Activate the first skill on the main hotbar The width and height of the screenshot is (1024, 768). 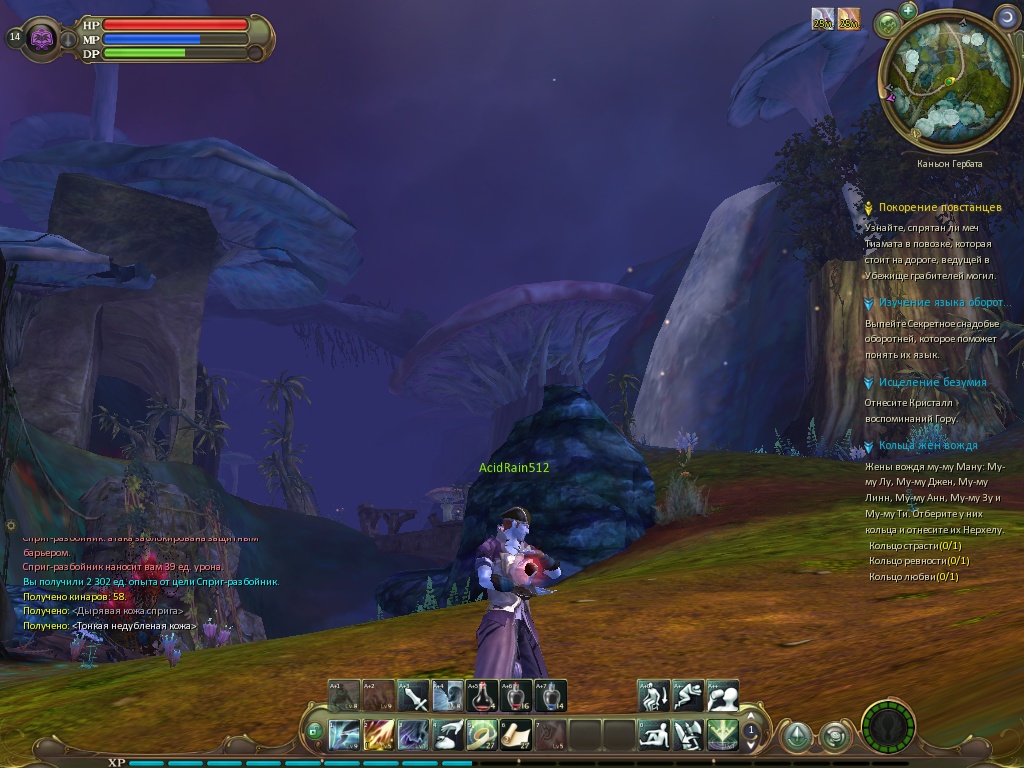coord(344,735)
